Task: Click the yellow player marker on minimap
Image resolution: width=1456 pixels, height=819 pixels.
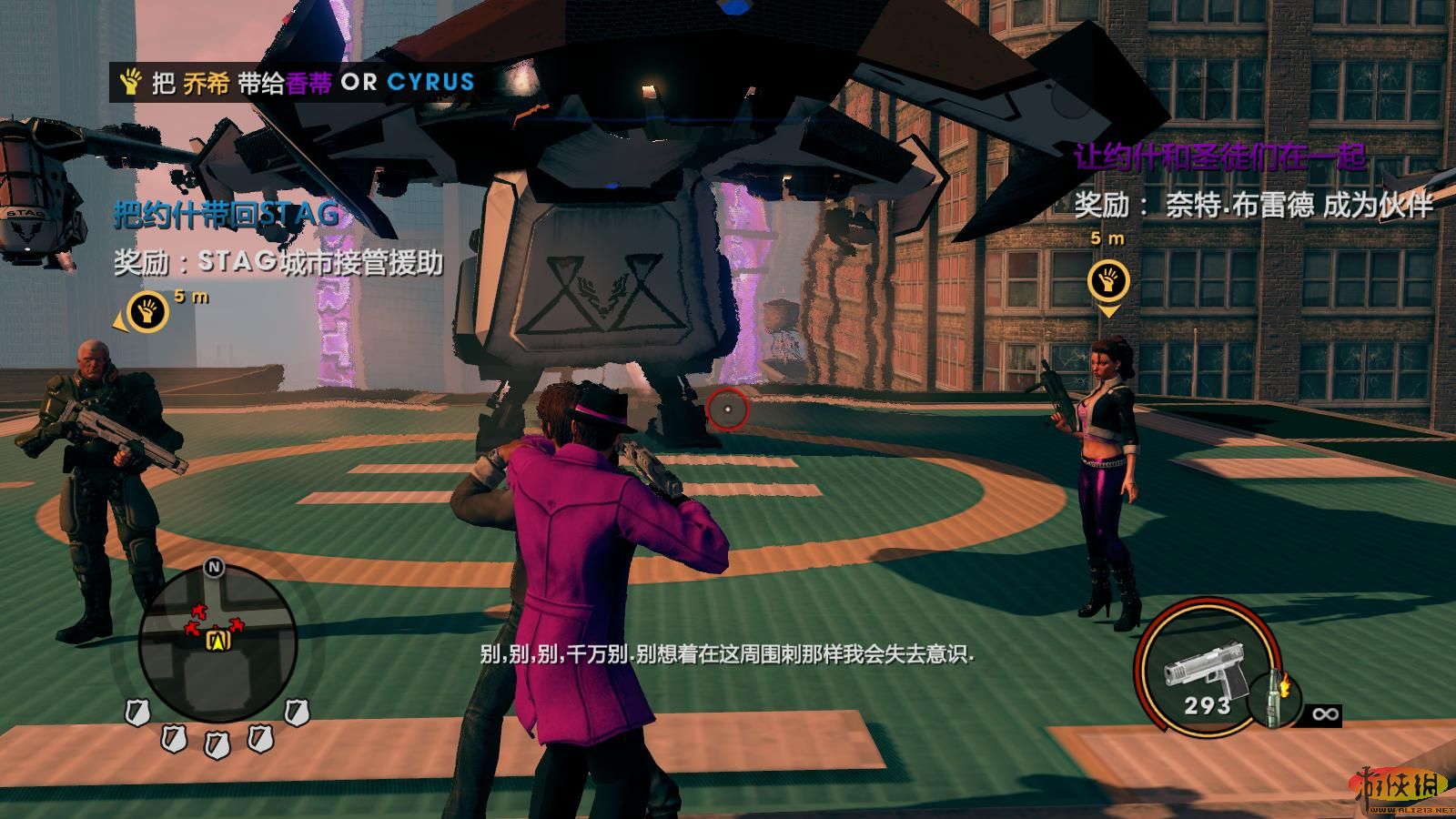Action: coord(217,641)
